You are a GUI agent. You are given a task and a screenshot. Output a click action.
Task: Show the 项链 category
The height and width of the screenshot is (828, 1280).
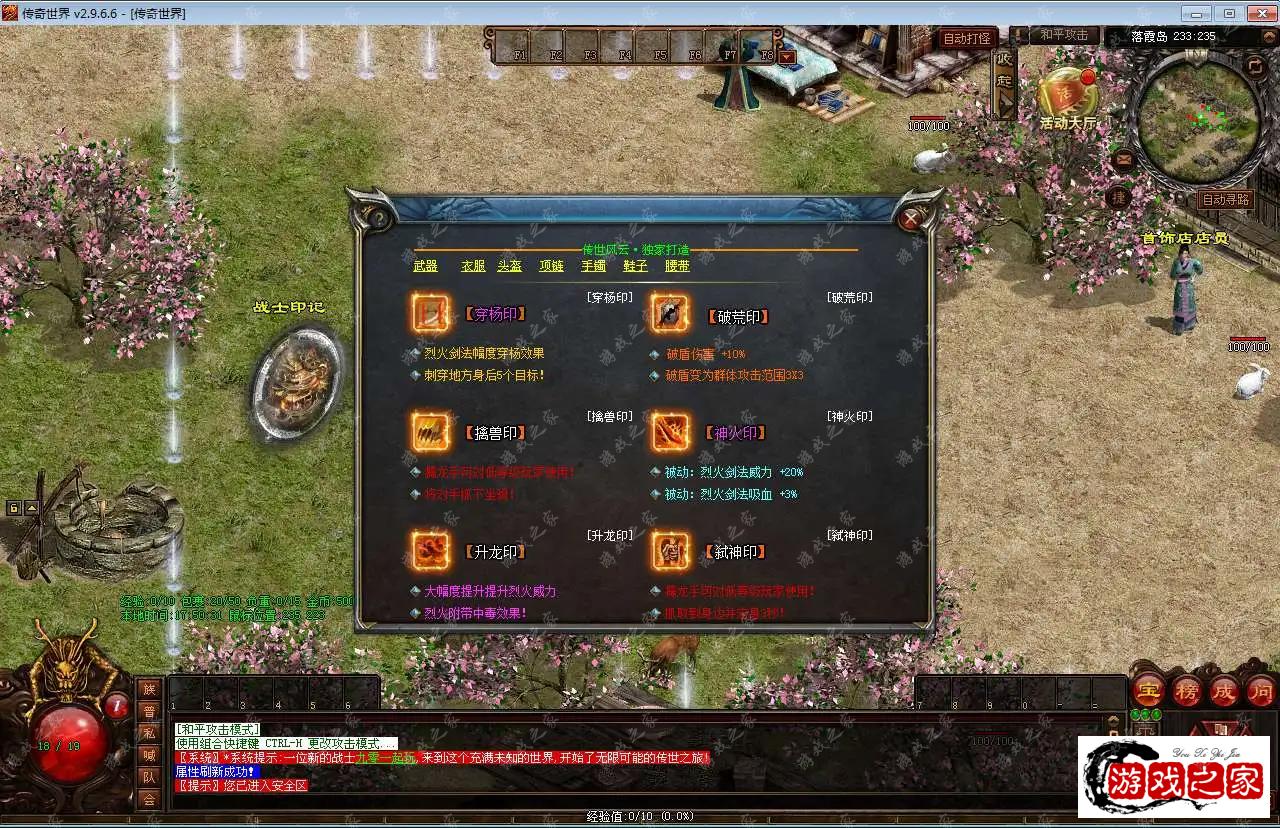pyautogui.click(x=551, y=266)
